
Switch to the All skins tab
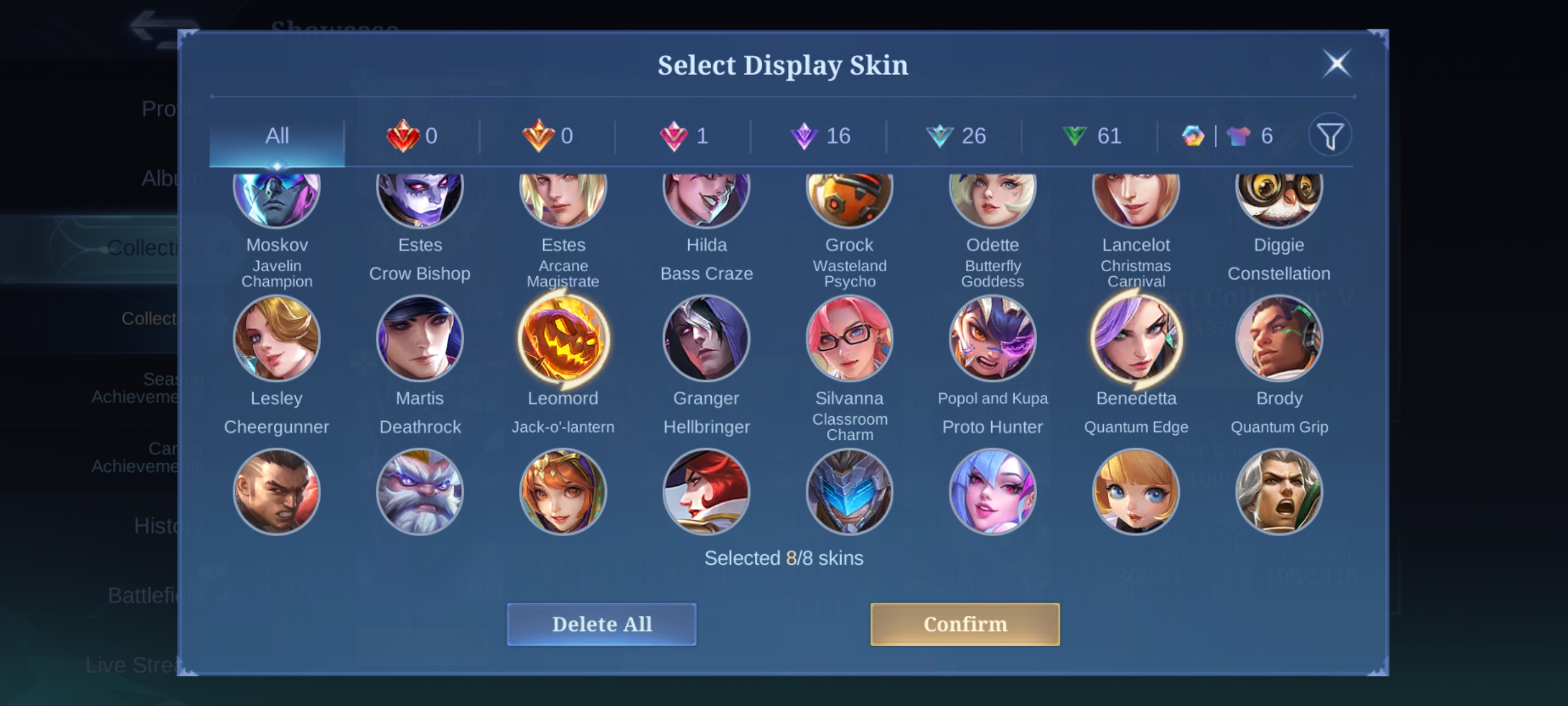click(277, 136)
